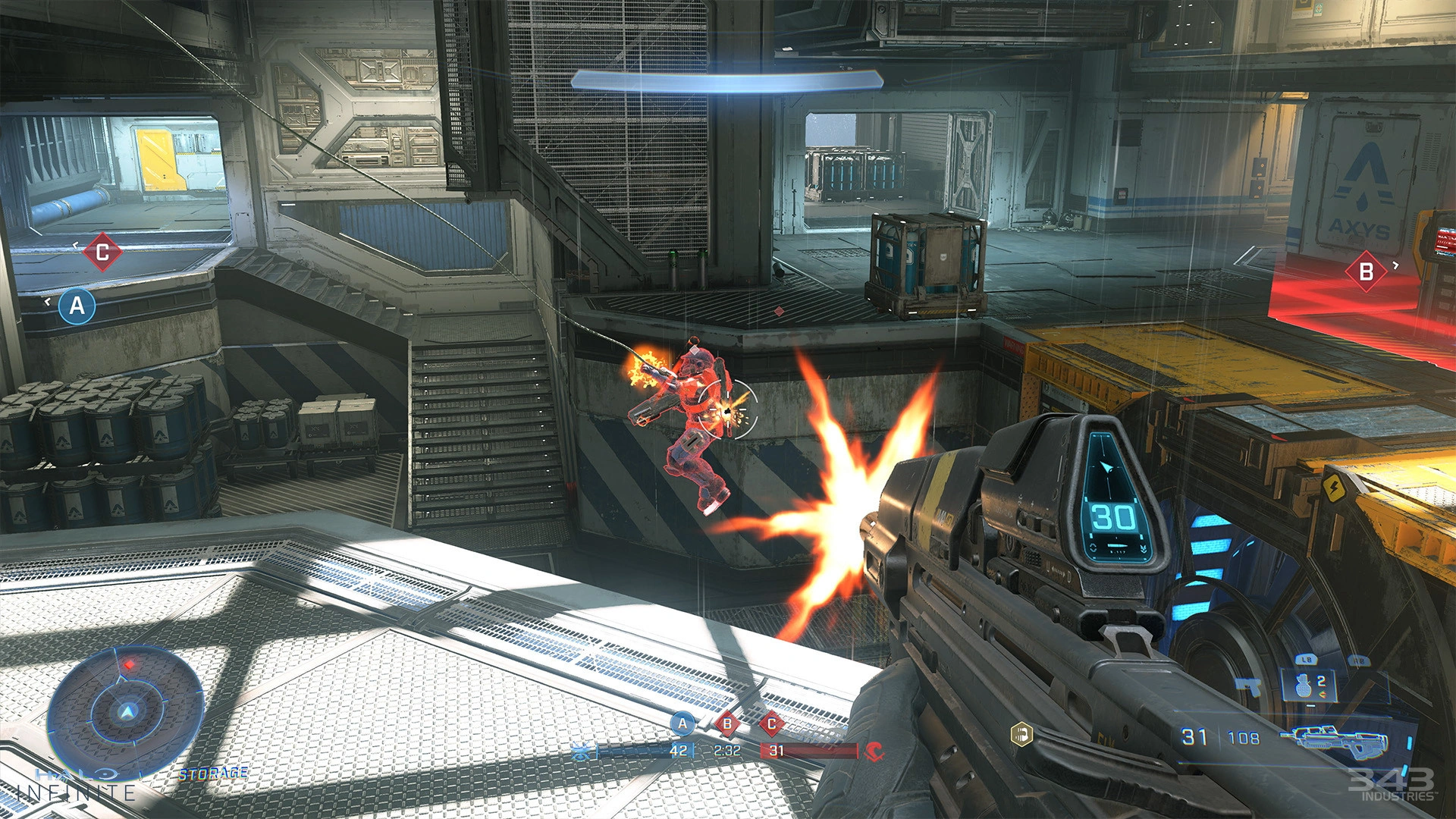Switch to the secondary pistol weapon icon
This screenshot has width=1456, height=819.
(x=1247, y=686)
